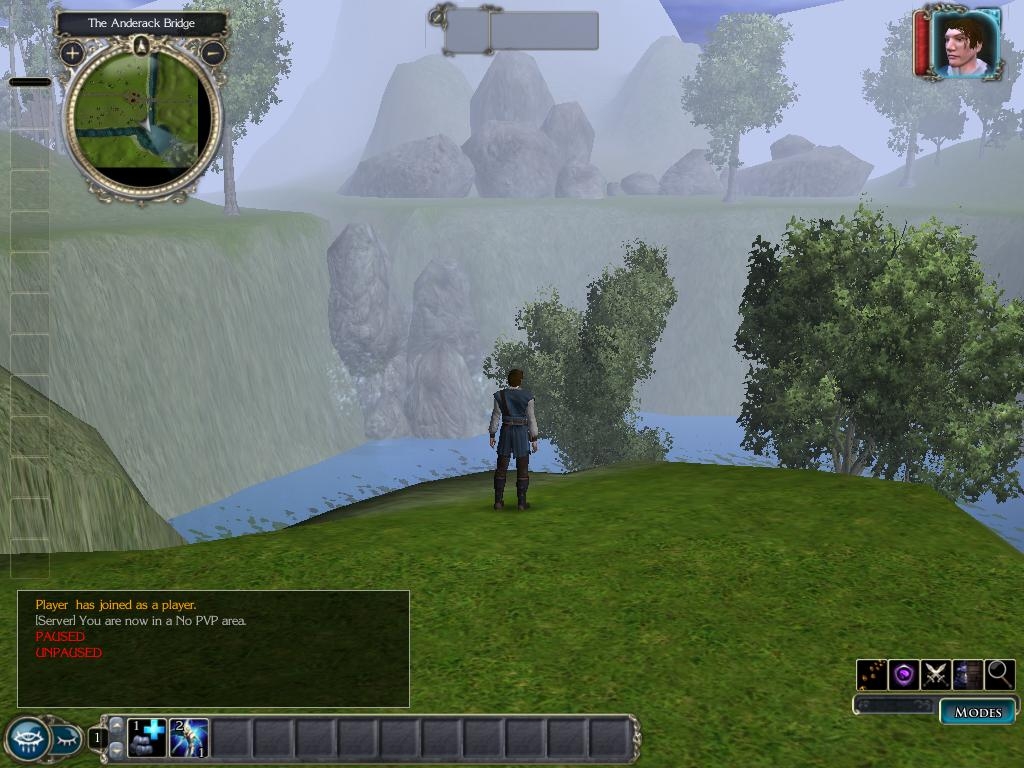Click the chat log message window
Image resolution: width=1024 pixels, height=768 pixels.
(213, 648)
